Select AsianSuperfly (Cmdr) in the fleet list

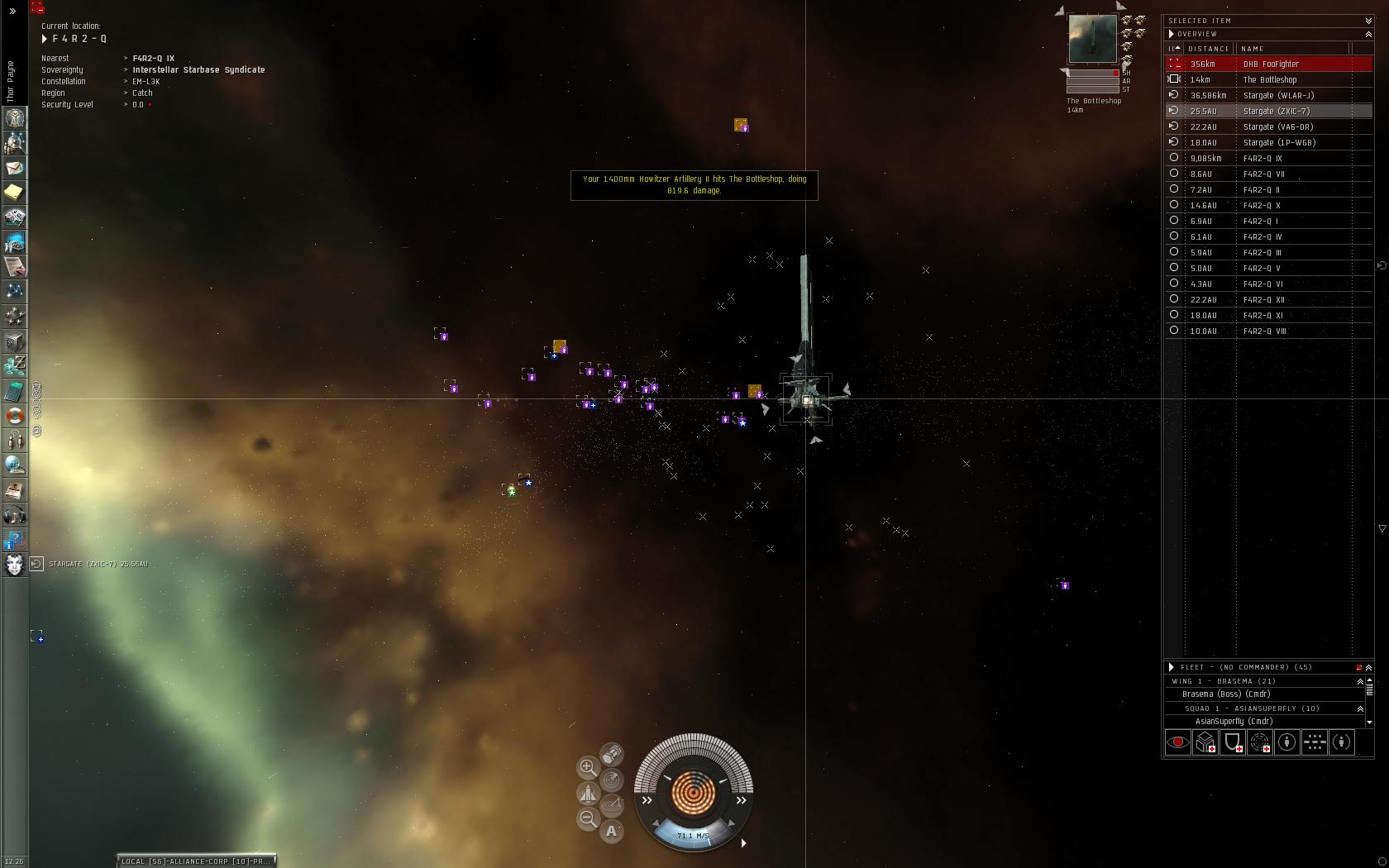[1234, 722]
